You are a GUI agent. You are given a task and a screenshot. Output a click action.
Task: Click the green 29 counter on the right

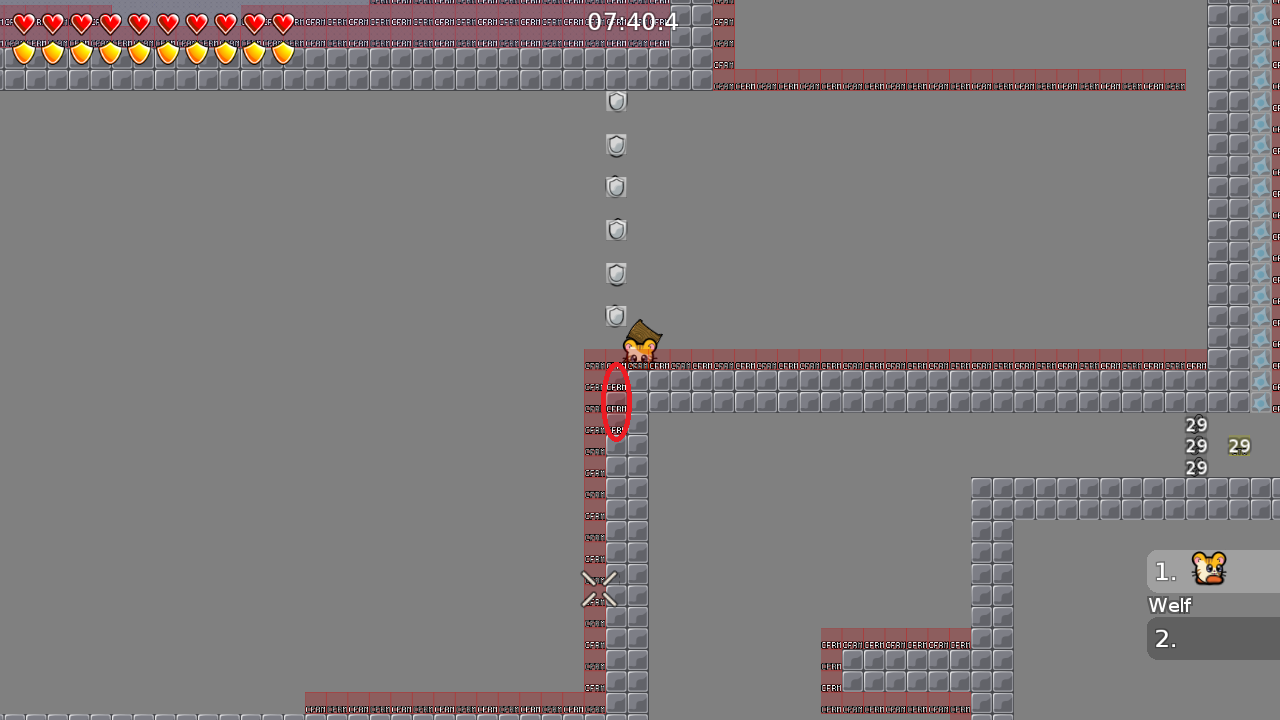tap(1240, 446)
